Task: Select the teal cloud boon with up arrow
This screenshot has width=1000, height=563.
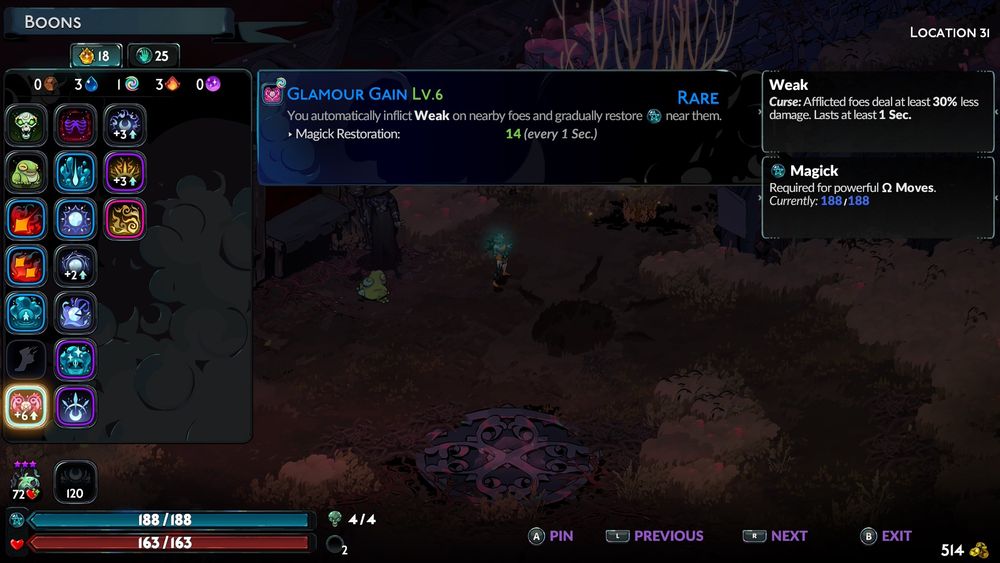Action: (x=27, y=312)
